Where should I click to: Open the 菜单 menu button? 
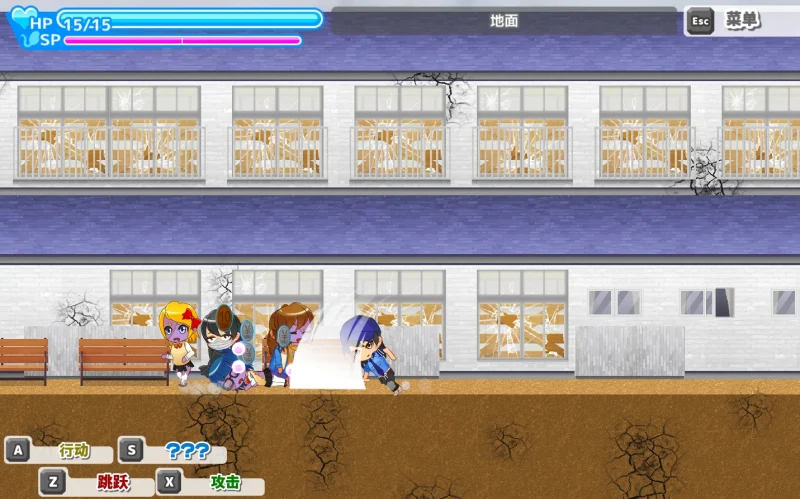pyautogui.click(x=740, y=20)
